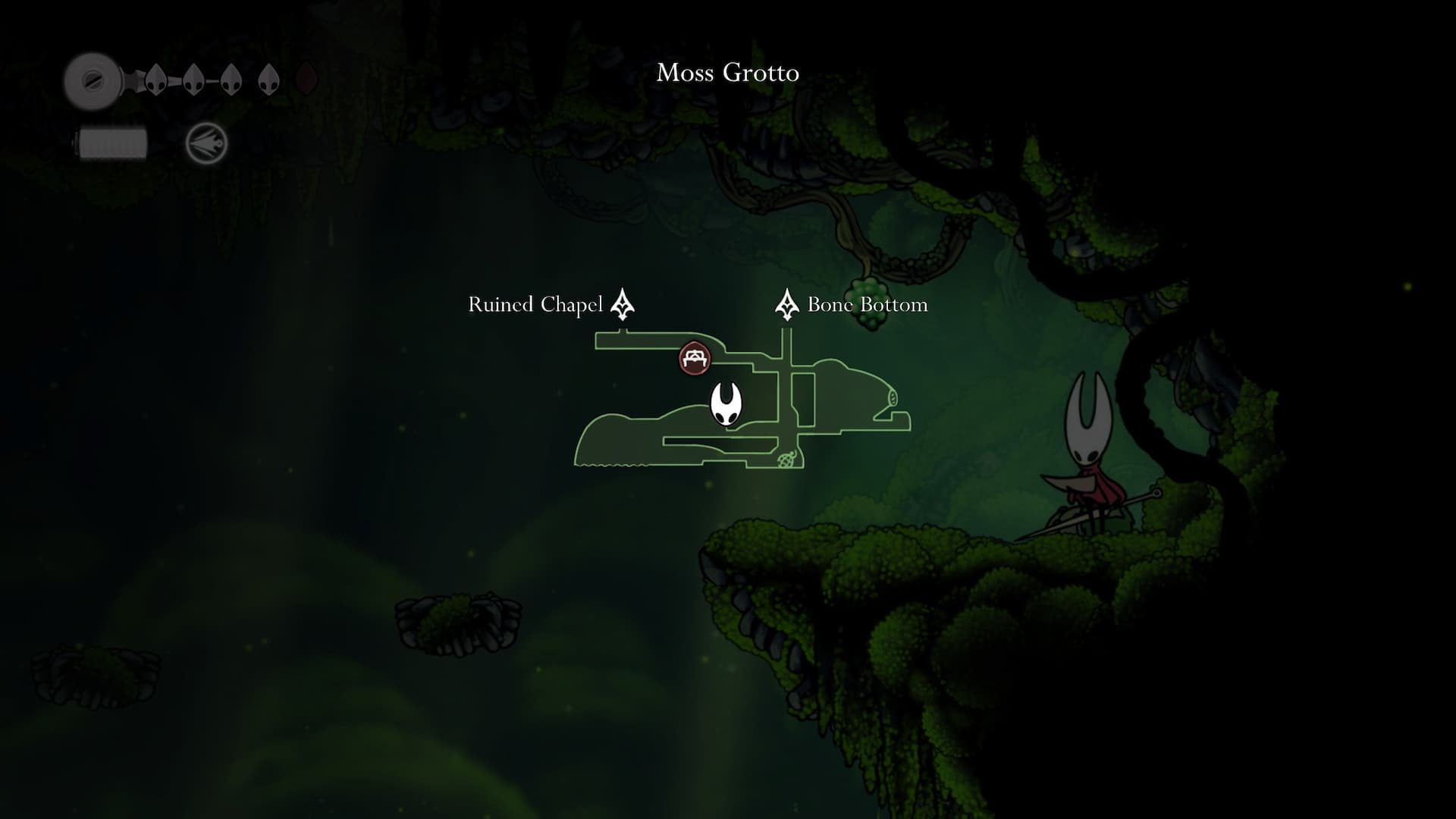Image resolution: width=1456 pixels, height=819 pixels.
Task: Select the small bug icon on map
Action: point(787,459)
